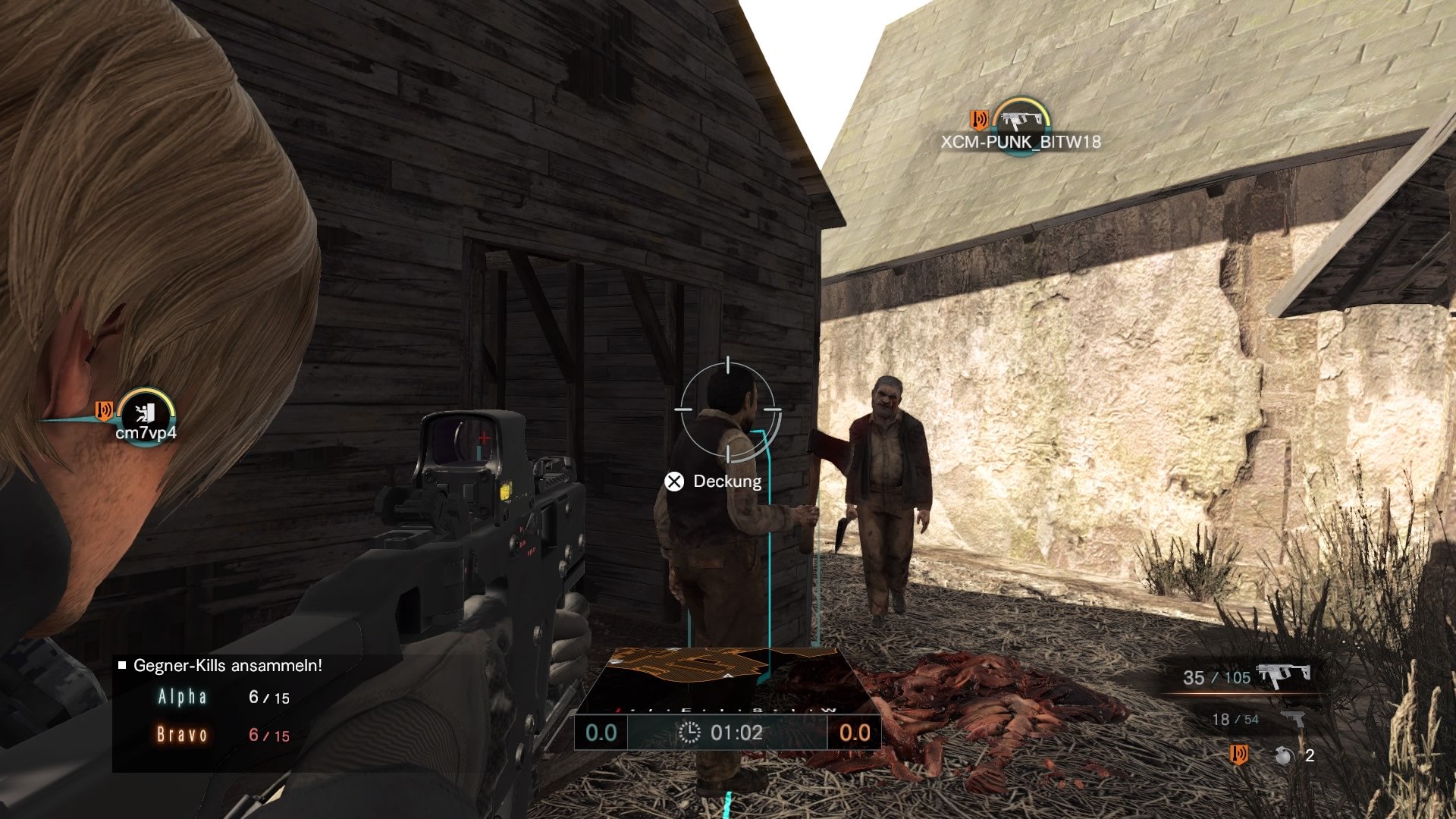
Task: Click the orange noise indicator at bottom right
Action: coord(1239,755)
